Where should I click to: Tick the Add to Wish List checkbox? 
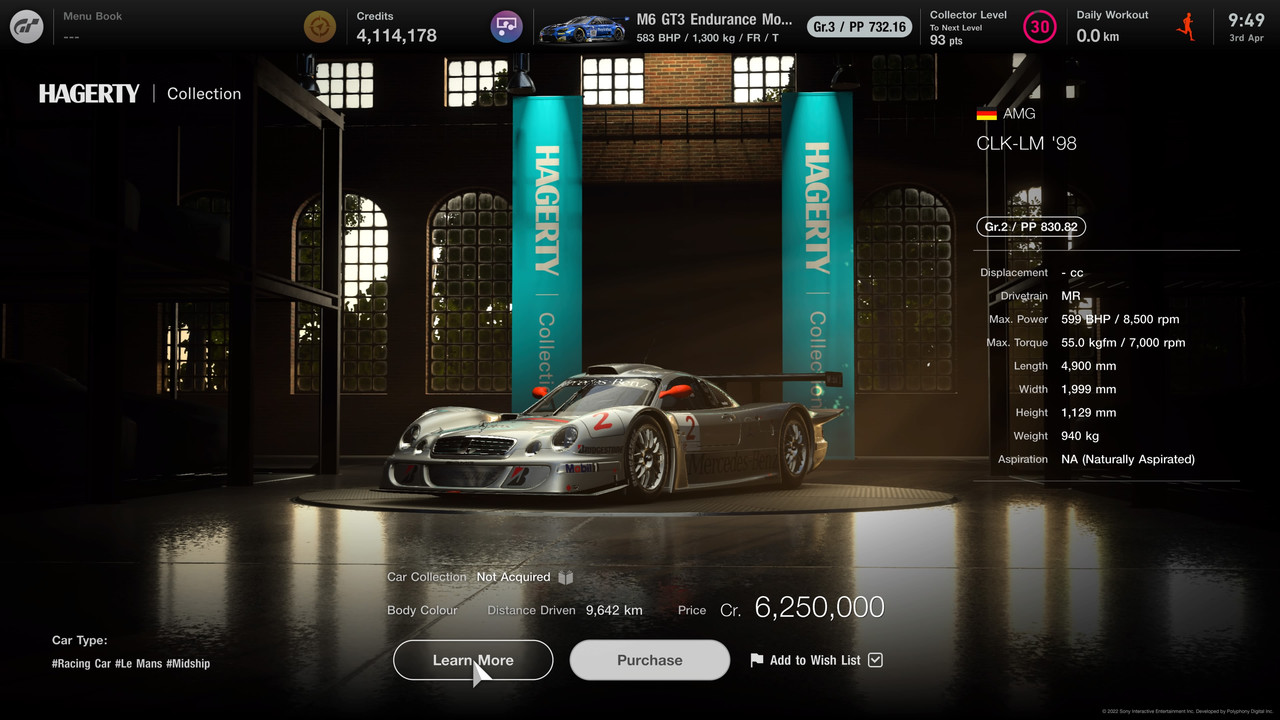(876, 660)
